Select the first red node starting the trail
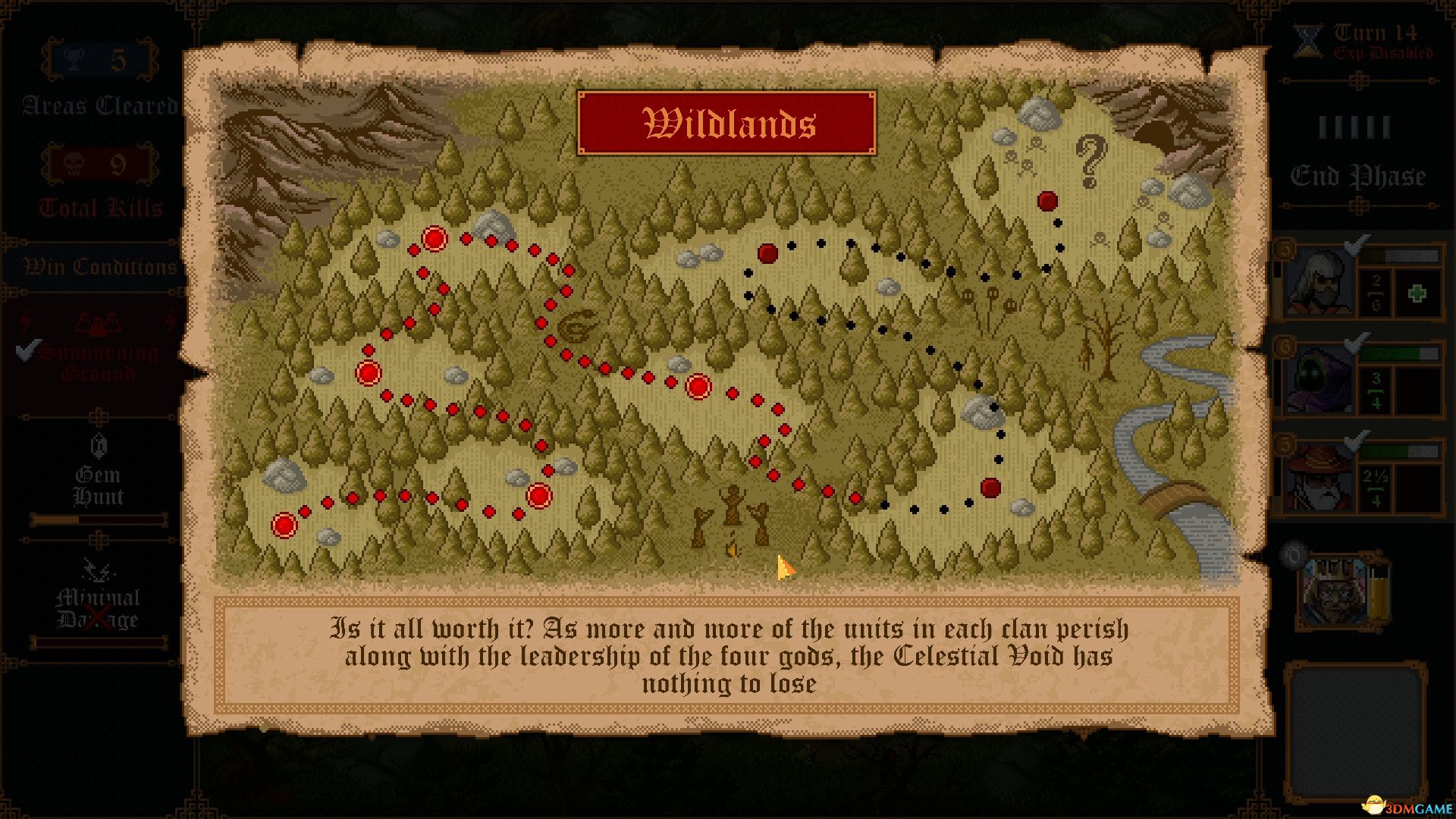 tap(284, 525)
